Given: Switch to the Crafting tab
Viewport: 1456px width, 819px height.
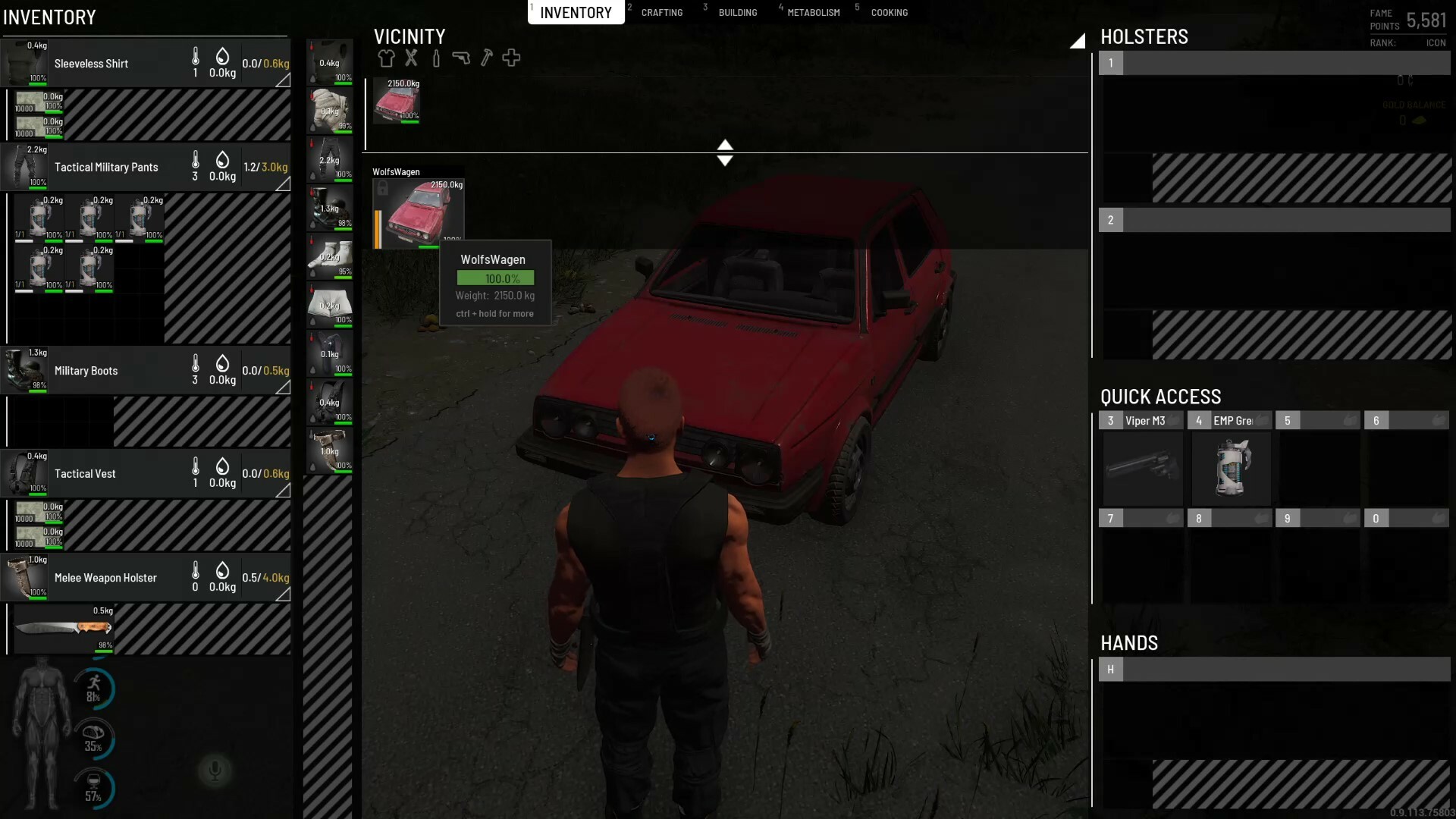Looking at the screenshot, I should (661, 12).
